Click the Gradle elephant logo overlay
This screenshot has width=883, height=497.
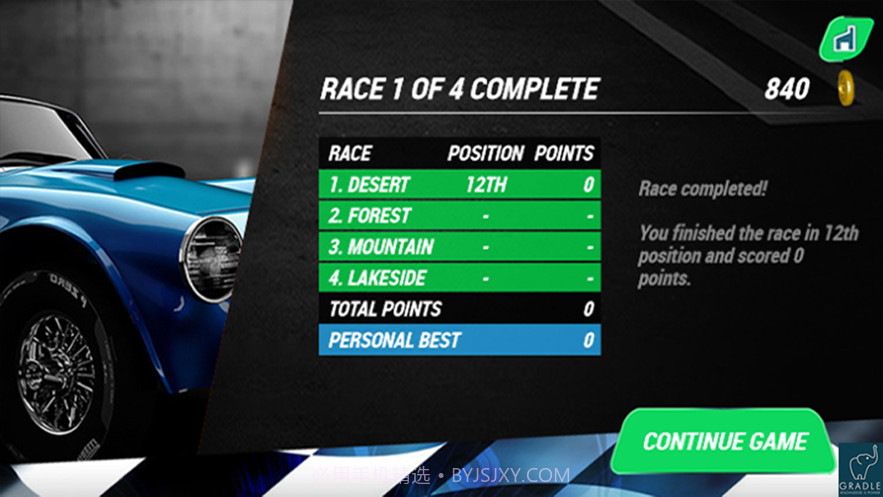coord(859,468)
